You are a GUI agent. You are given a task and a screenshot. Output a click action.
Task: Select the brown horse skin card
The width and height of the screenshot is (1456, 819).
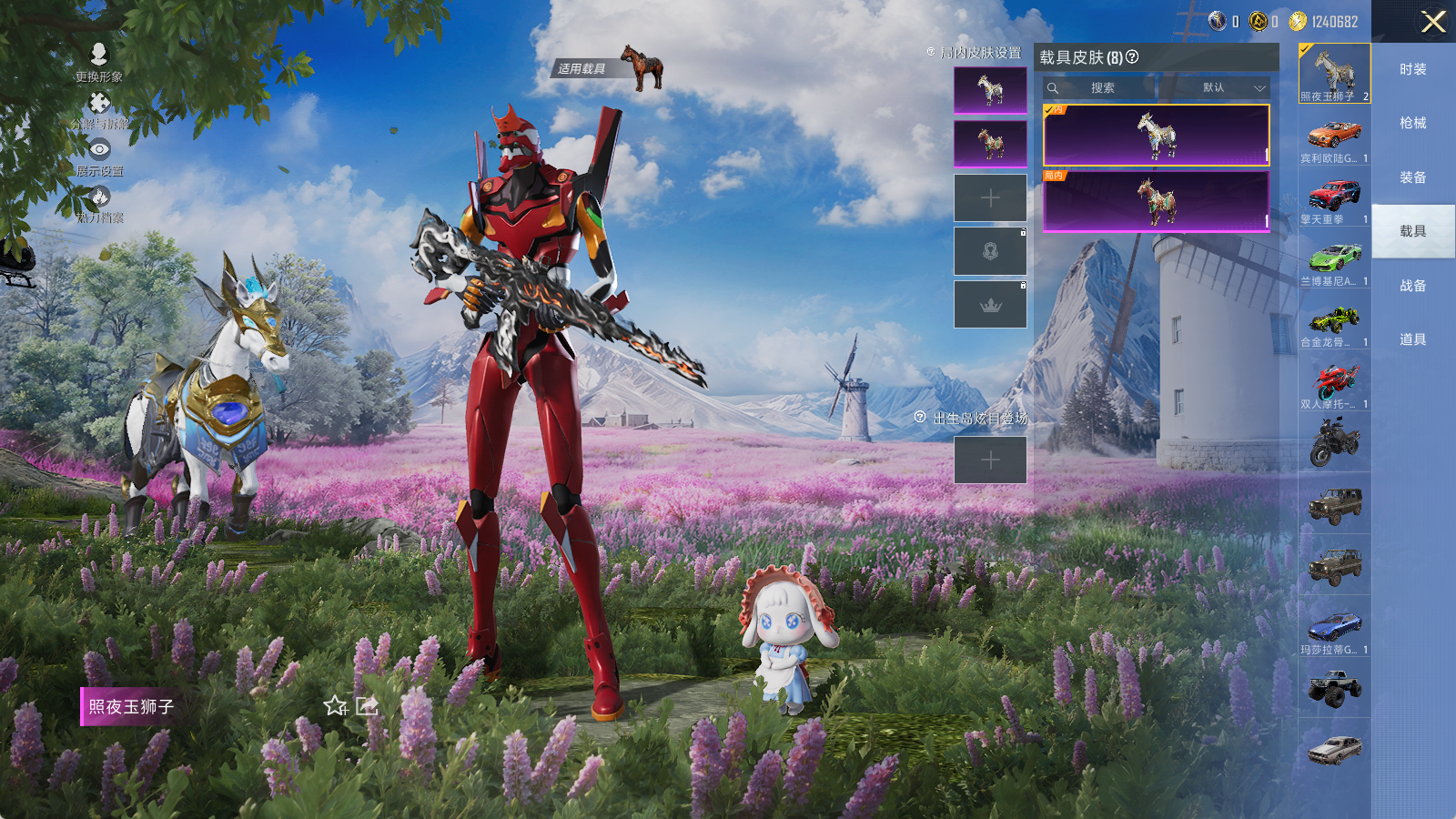[x=1156, y=200]
